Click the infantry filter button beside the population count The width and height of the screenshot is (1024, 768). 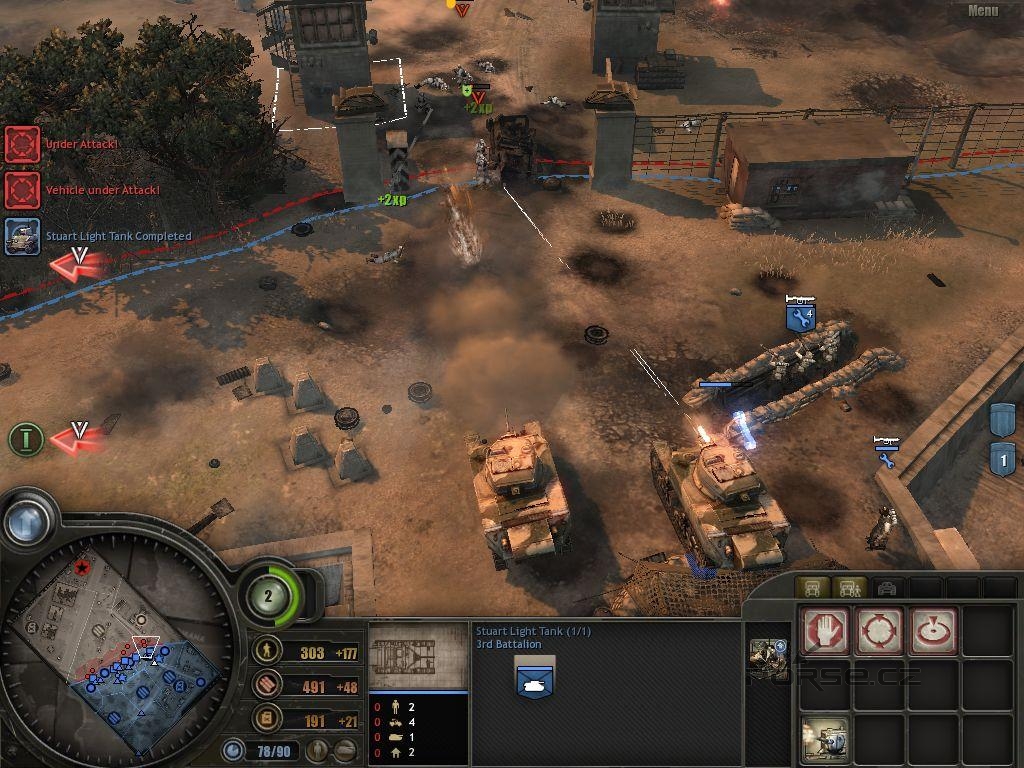[318, 749]
